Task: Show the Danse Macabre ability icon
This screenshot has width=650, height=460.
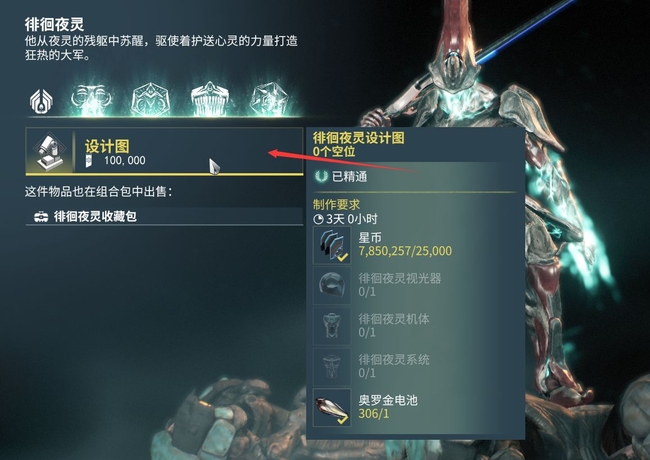Action: 268,99
